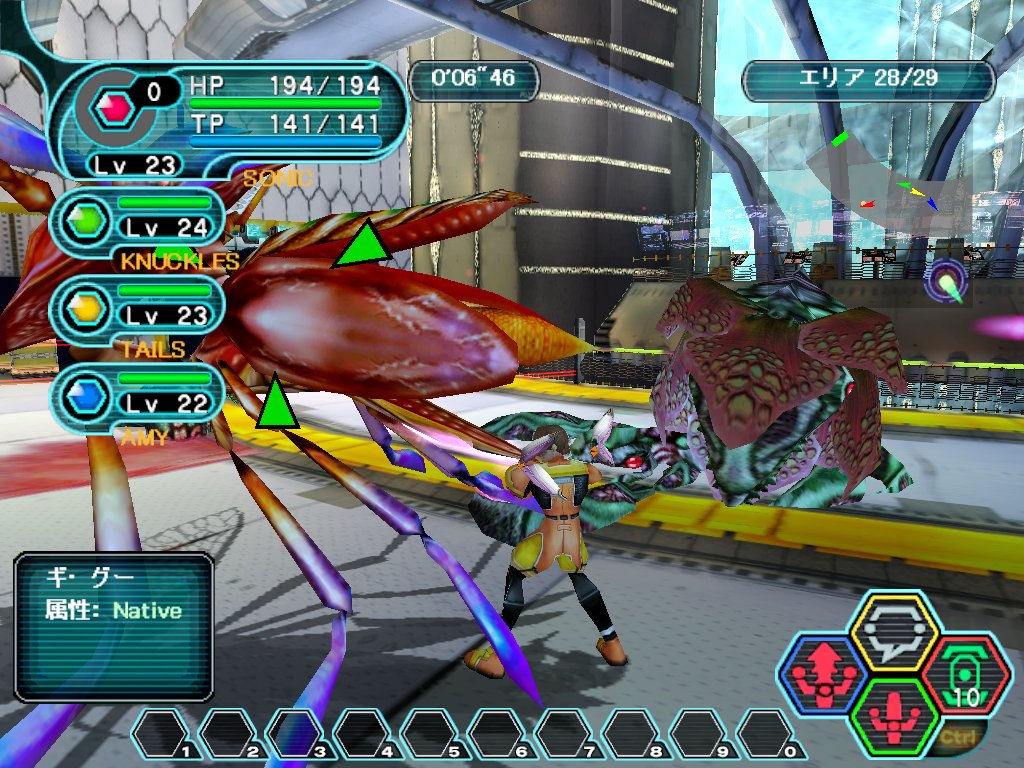The image size is (1024, 768).
Task: Select the enemy info panel showing Native
Action: click(114, 626)
